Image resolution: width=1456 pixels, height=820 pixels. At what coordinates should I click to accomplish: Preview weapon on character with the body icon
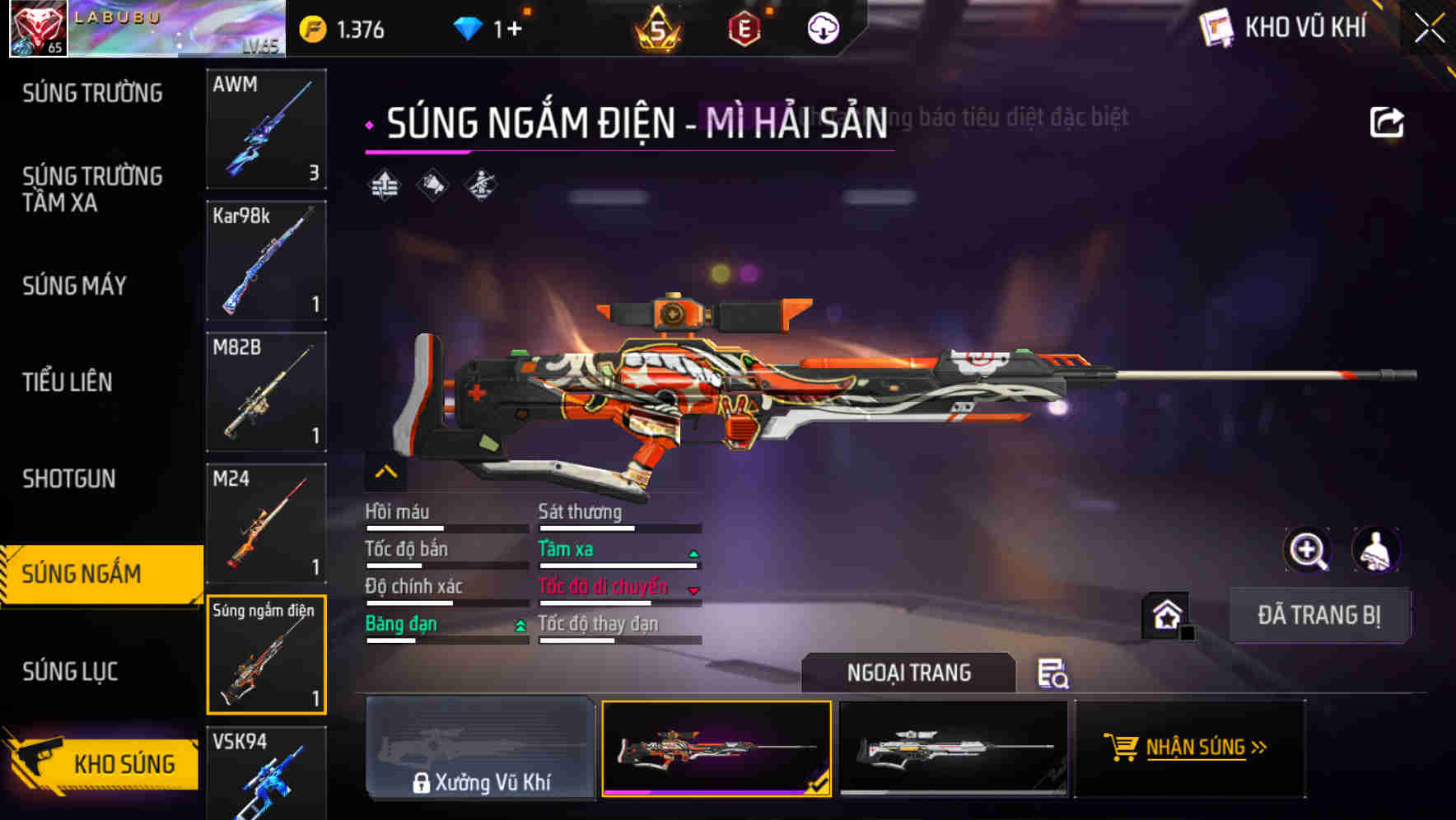click(1374, 549)
